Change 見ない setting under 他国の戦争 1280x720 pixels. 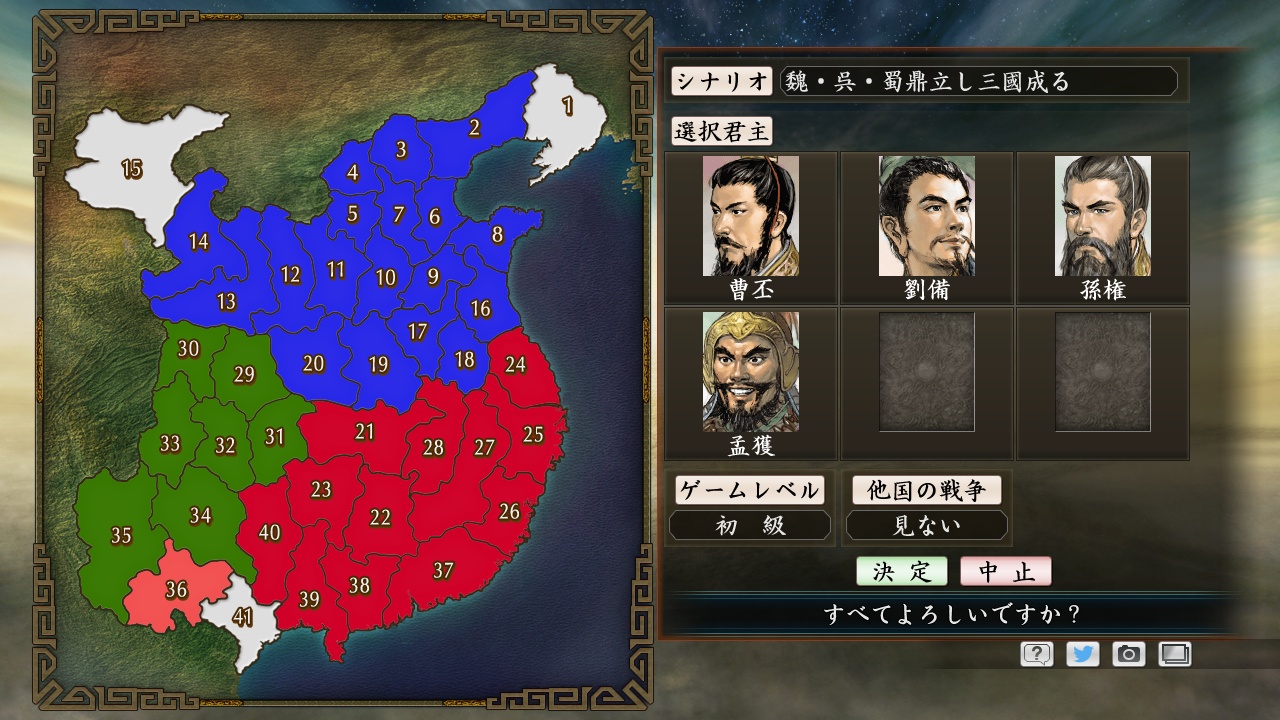pyautogui.click(x=925, y=525)
